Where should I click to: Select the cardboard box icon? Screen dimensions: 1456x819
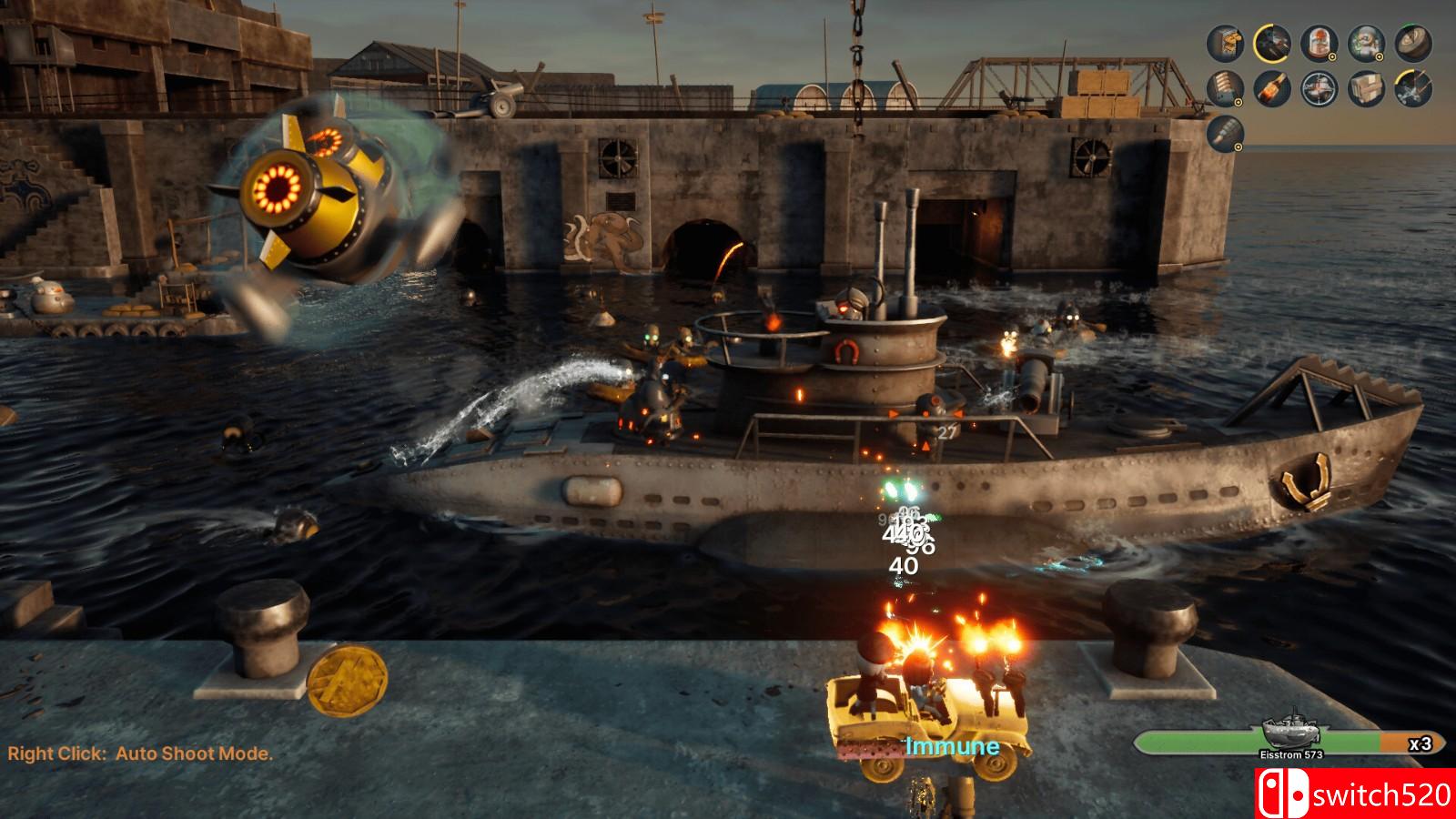coord(1366,88)
